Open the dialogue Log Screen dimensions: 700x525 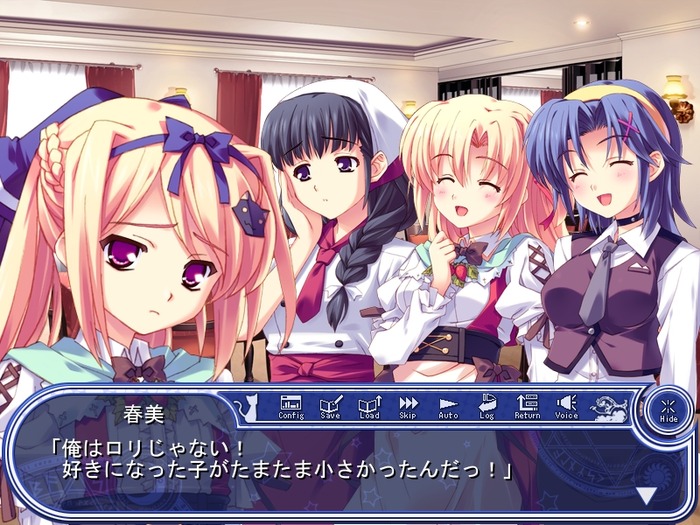(487, 405)
